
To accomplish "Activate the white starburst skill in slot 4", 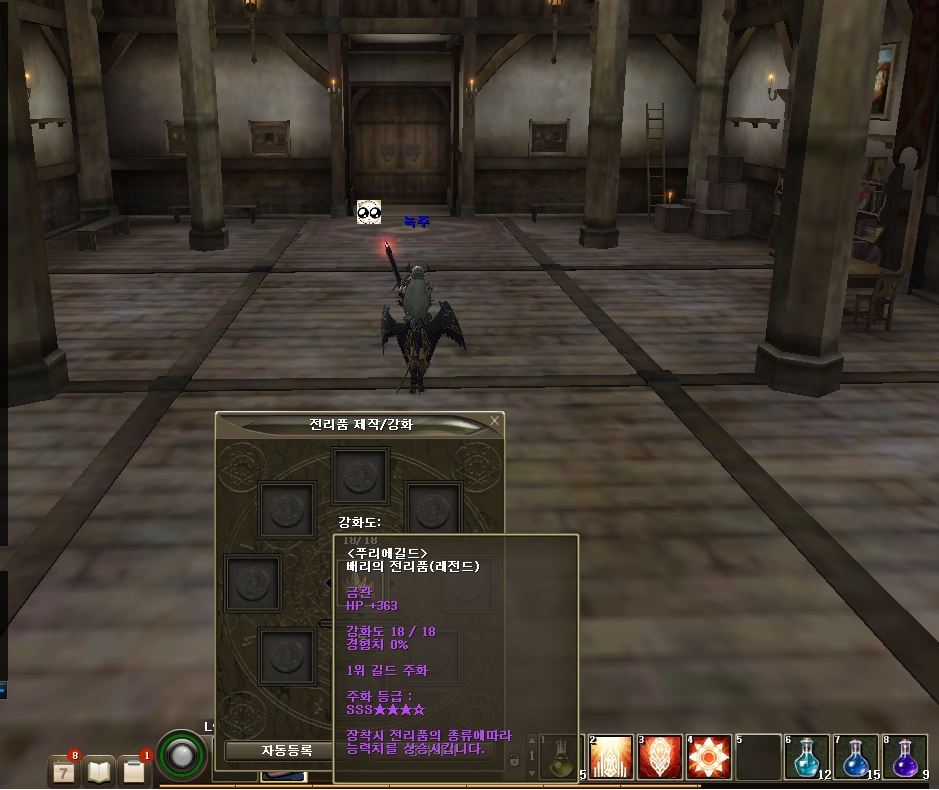I will pyautogui.click(x=709, y=757).
